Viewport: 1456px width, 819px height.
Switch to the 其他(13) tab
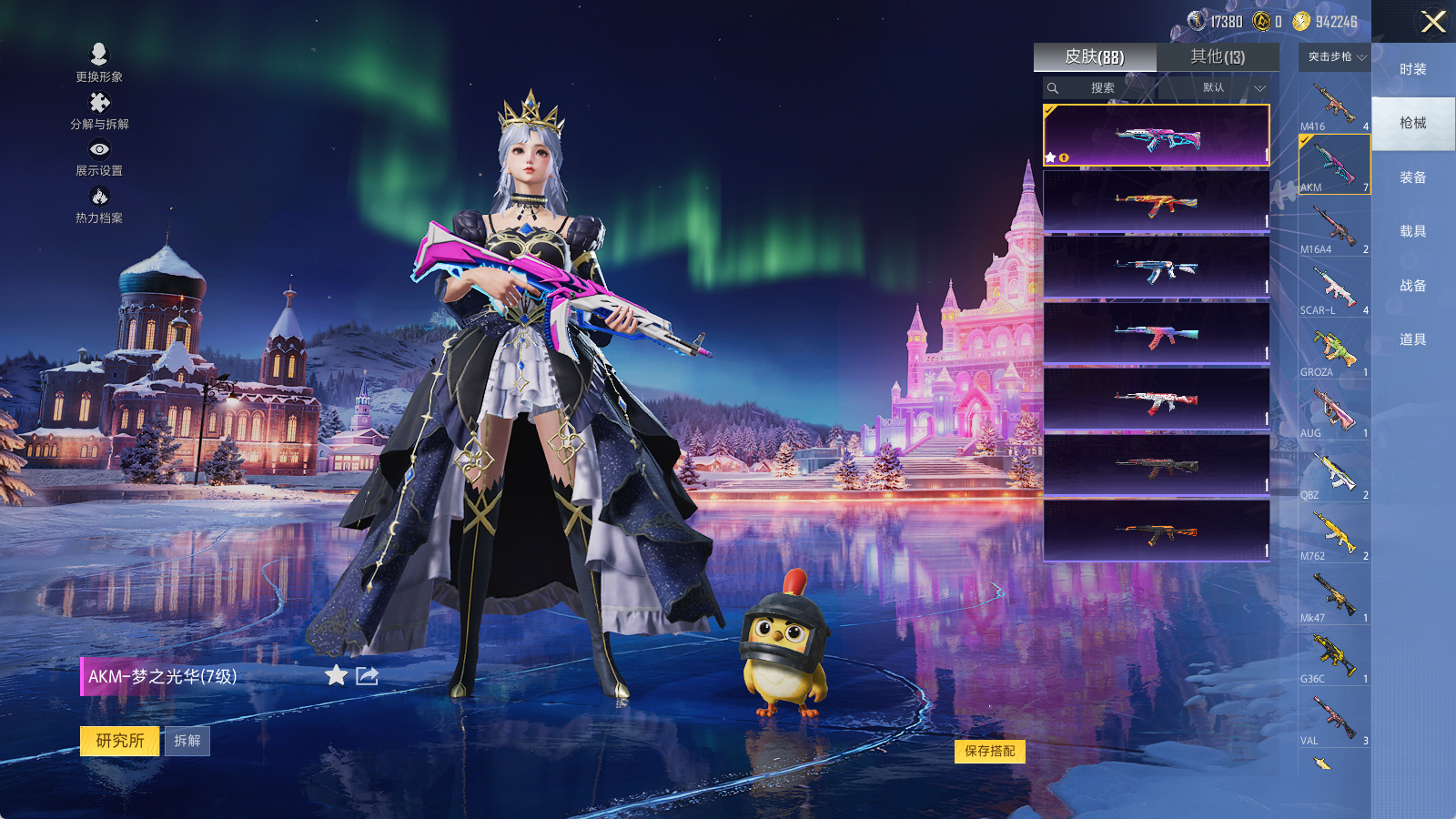pos(1218,56)
